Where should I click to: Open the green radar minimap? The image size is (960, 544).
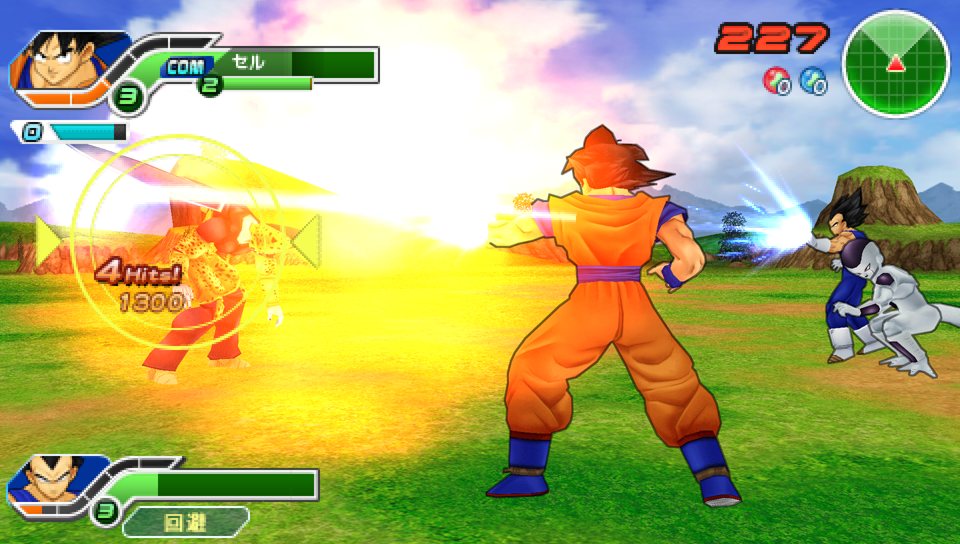point(896,64)
